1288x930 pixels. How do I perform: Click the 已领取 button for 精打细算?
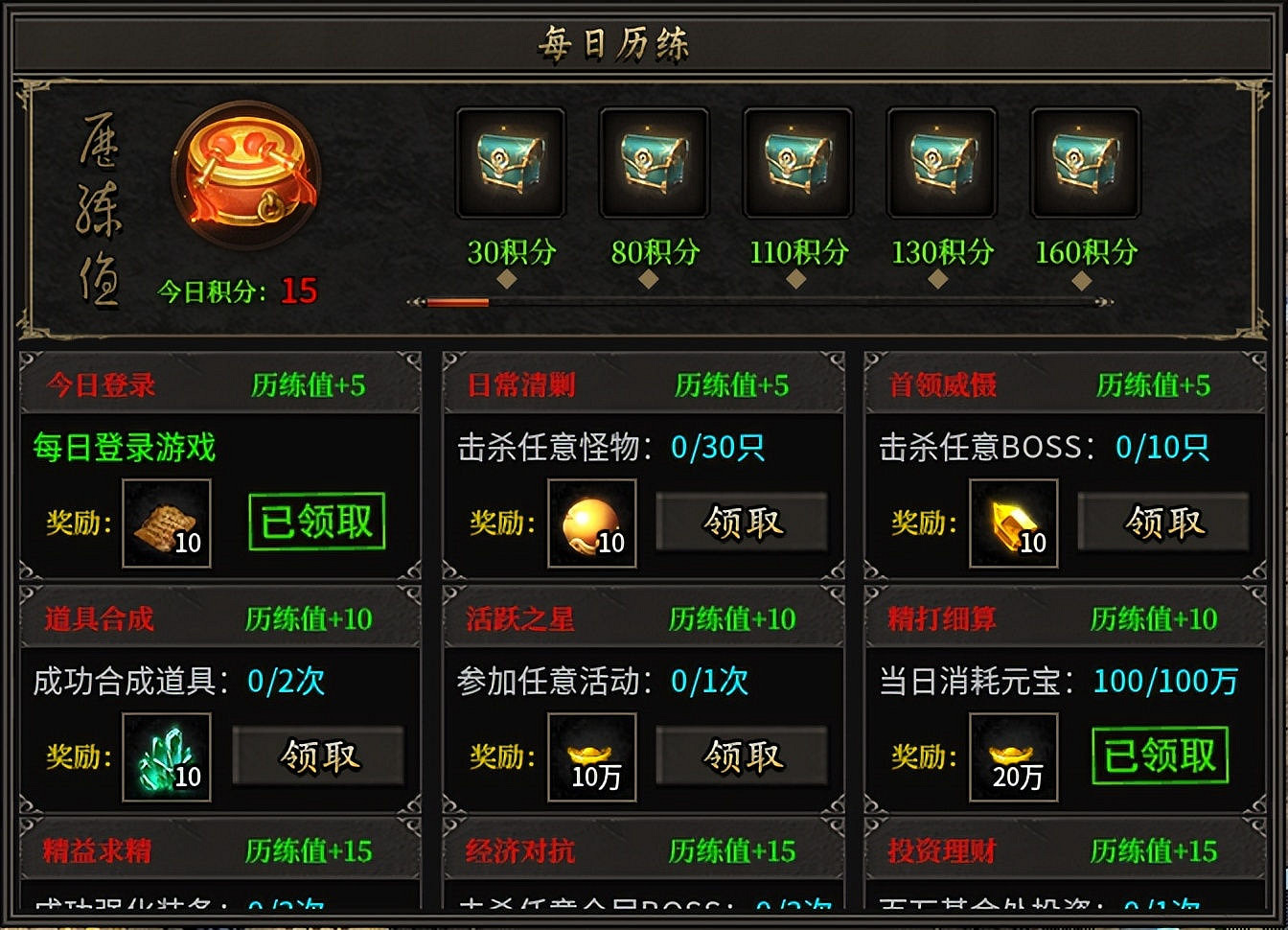(x=1160, y=755)
